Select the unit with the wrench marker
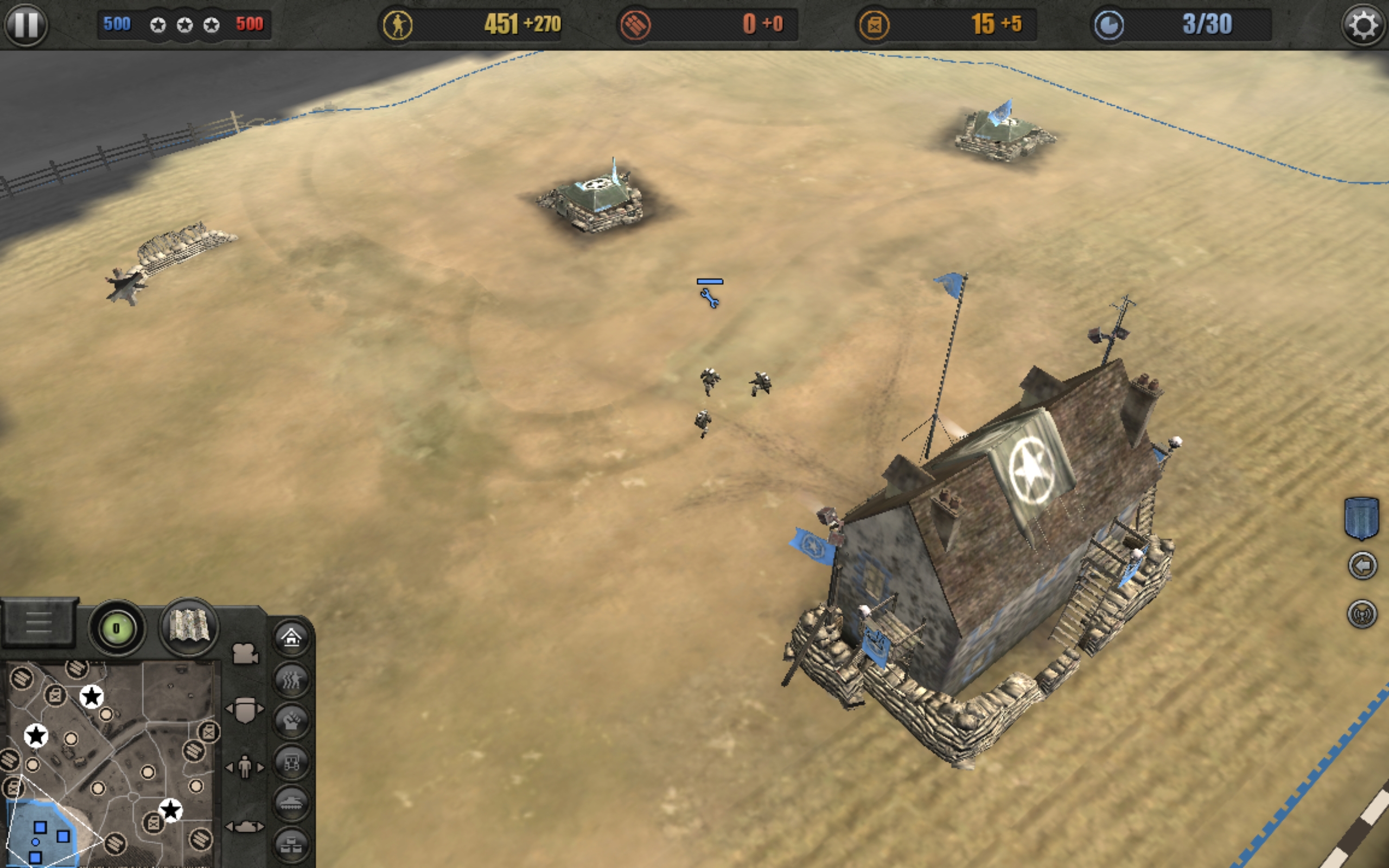This screenshot has height=868, width=1389. 710,297
